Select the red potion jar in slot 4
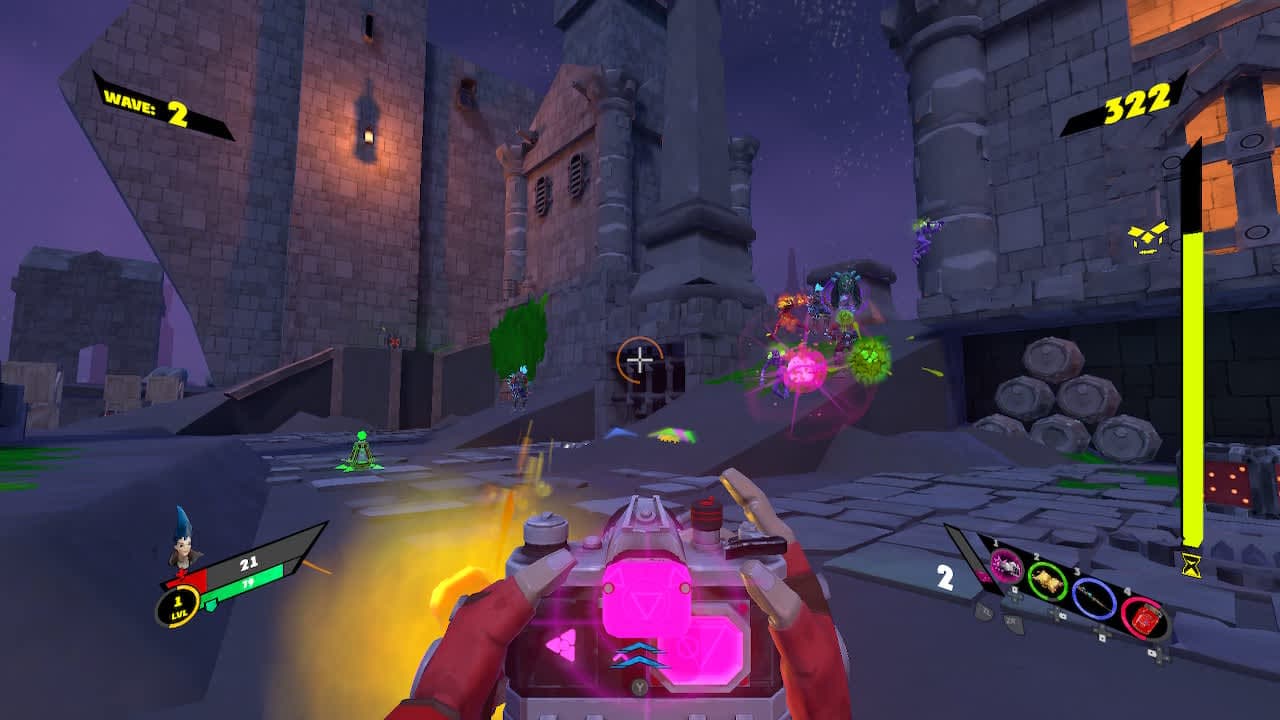 pos(1146,620)
